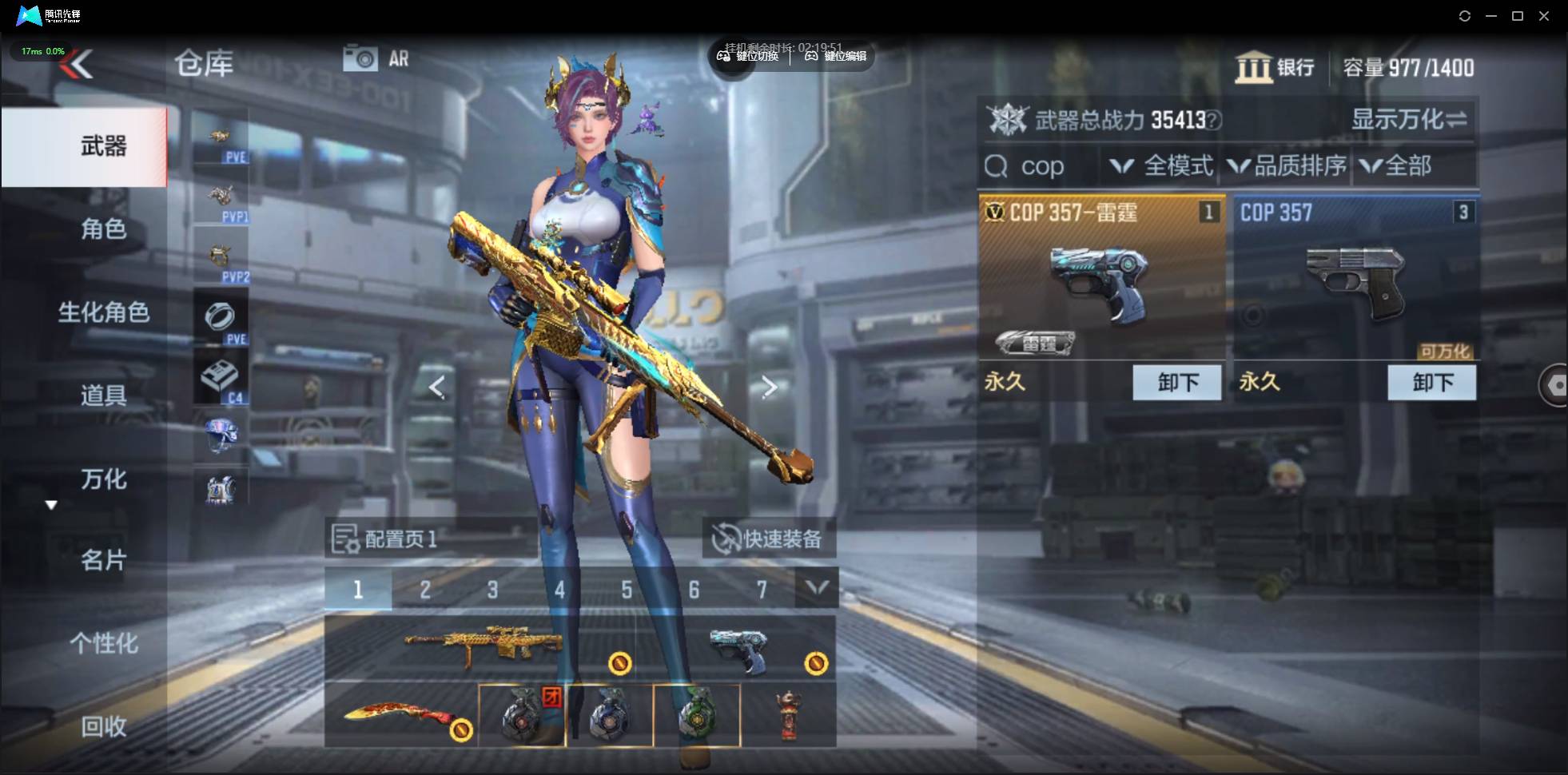Switch to the 生化角色 tab

(103, 312)
